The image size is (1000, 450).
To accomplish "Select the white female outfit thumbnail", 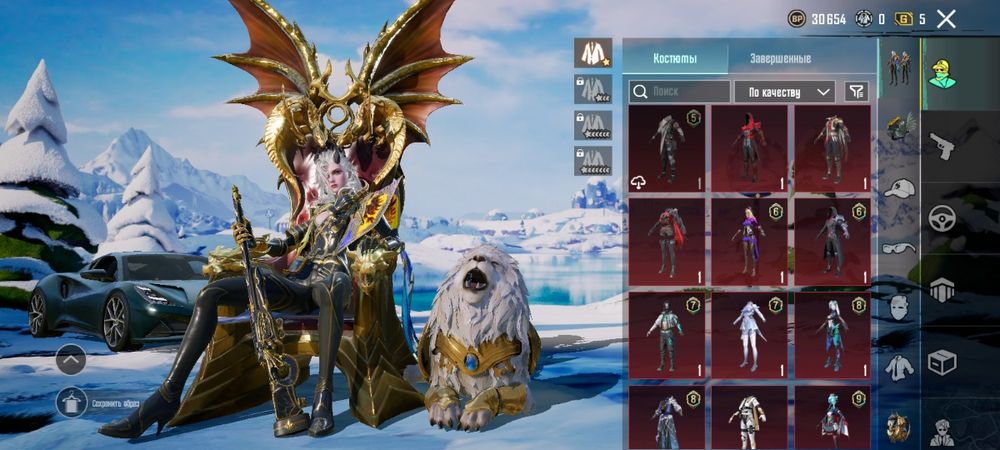I will pos(748,335).
